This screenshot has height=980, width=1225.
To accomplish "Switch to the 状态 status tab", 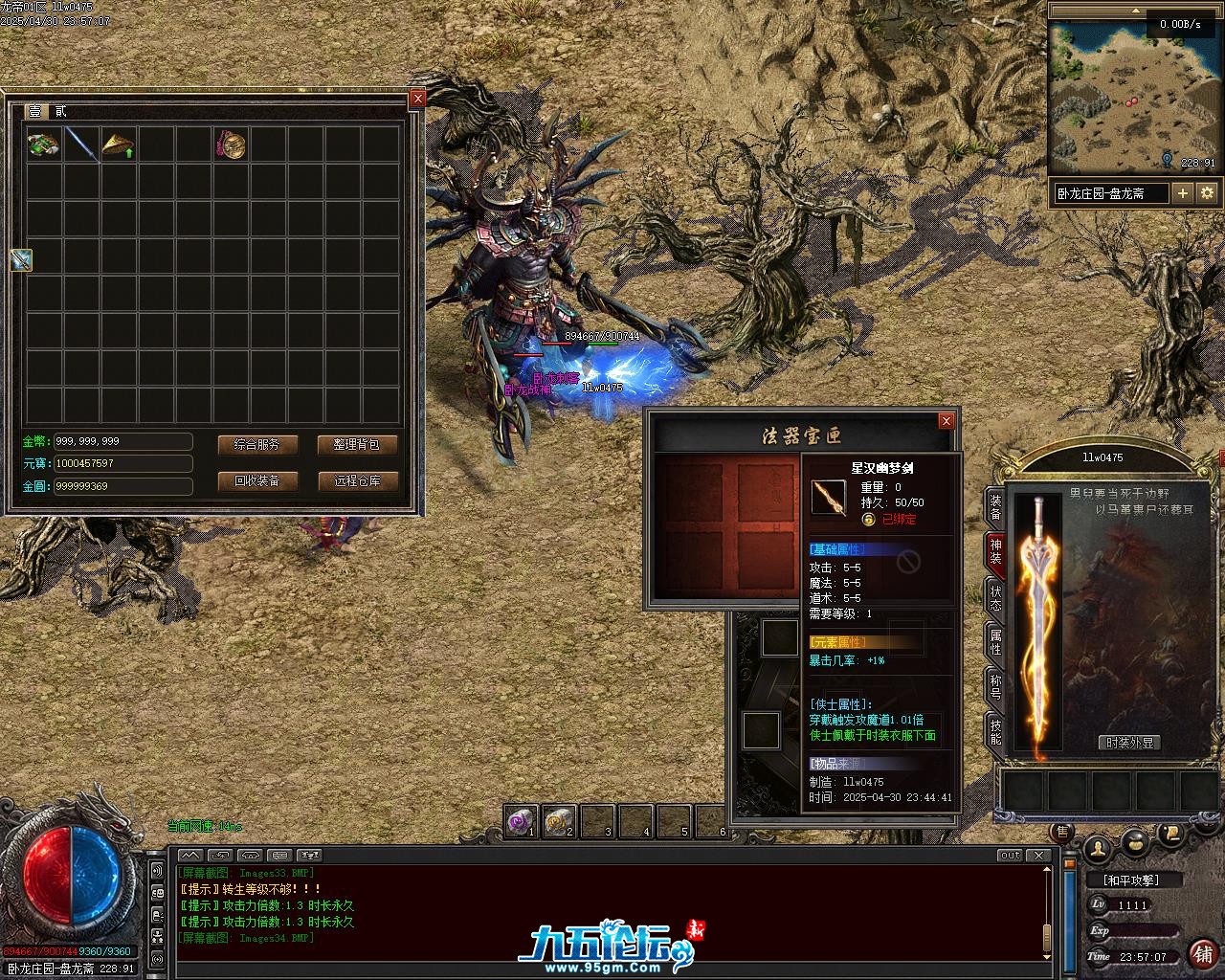I will click(x=995, y=598).
